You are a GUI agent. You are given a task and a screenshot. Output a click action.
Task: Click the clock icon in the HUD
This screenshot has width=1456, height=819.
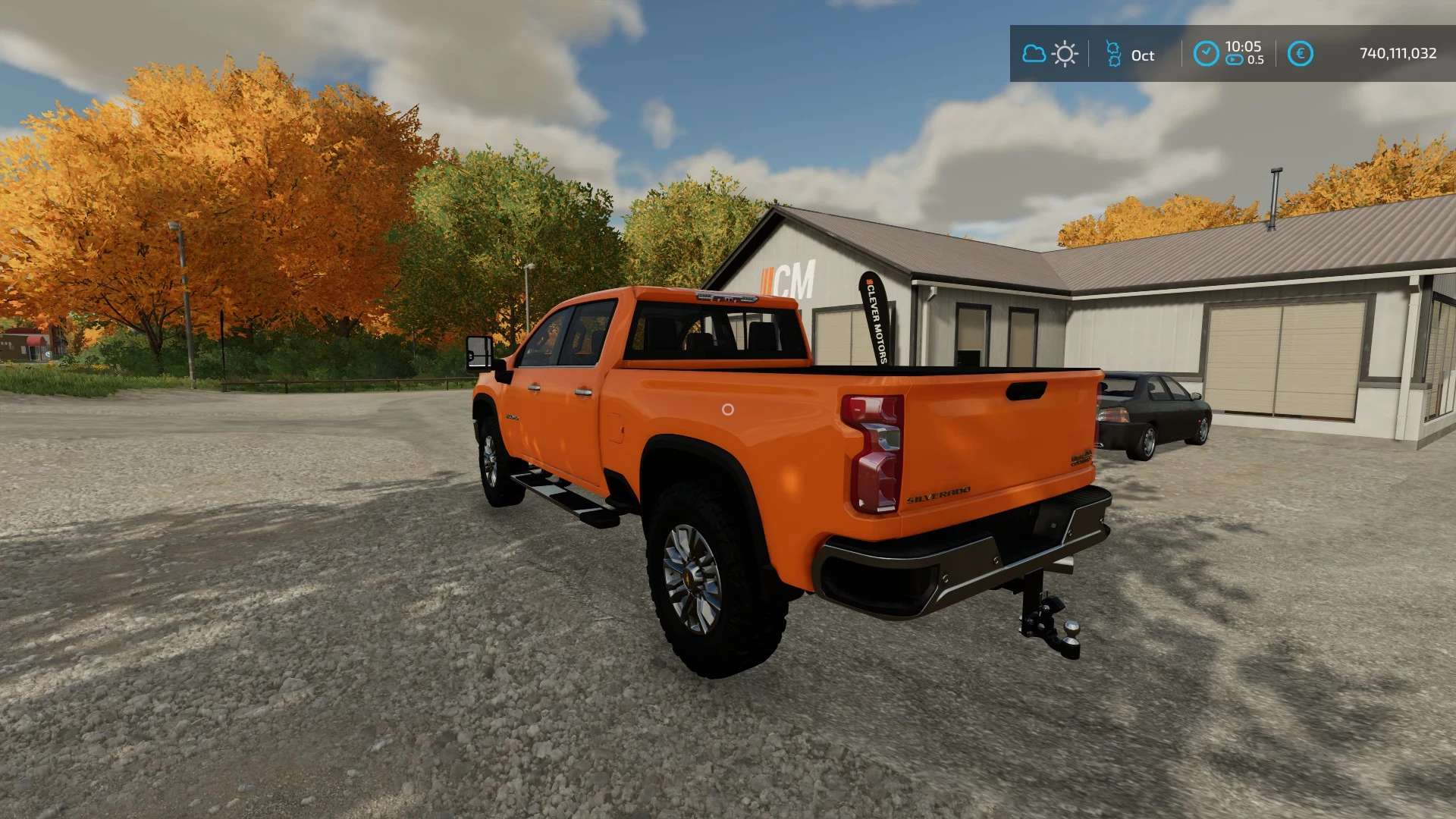click(1206, 54)
